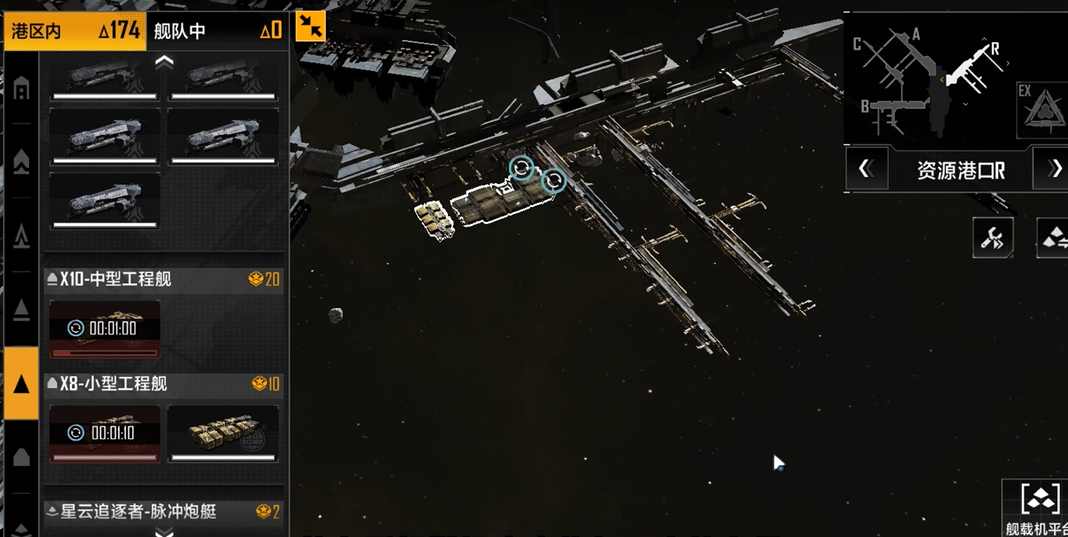Open the ship transfer icon beside the wrench
Image resolution: width=1068 pixels, height=537 pixels.
click(x=1052, y=237)
